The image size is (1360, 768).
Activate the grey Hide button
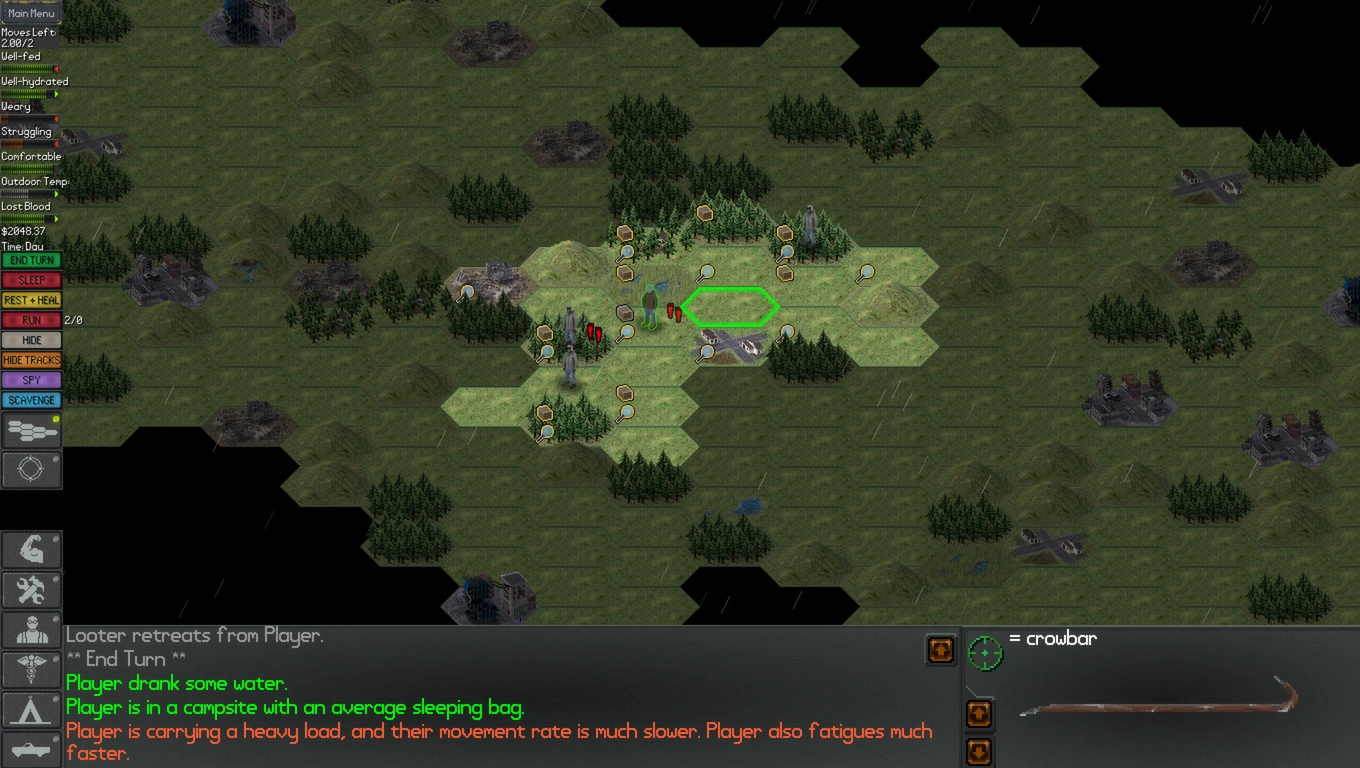[31, 340]
